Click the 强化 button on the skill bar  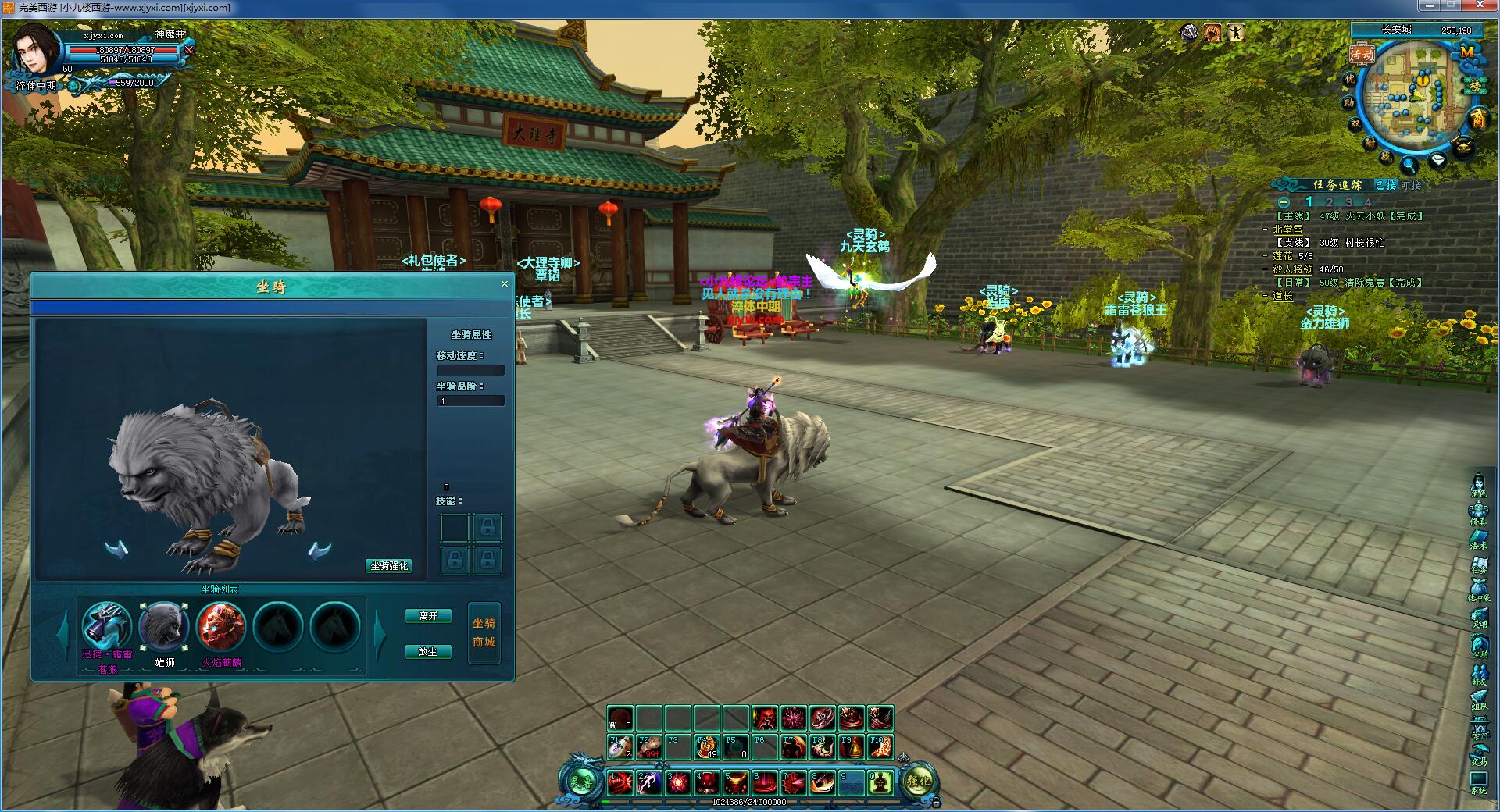click(919, 781)
